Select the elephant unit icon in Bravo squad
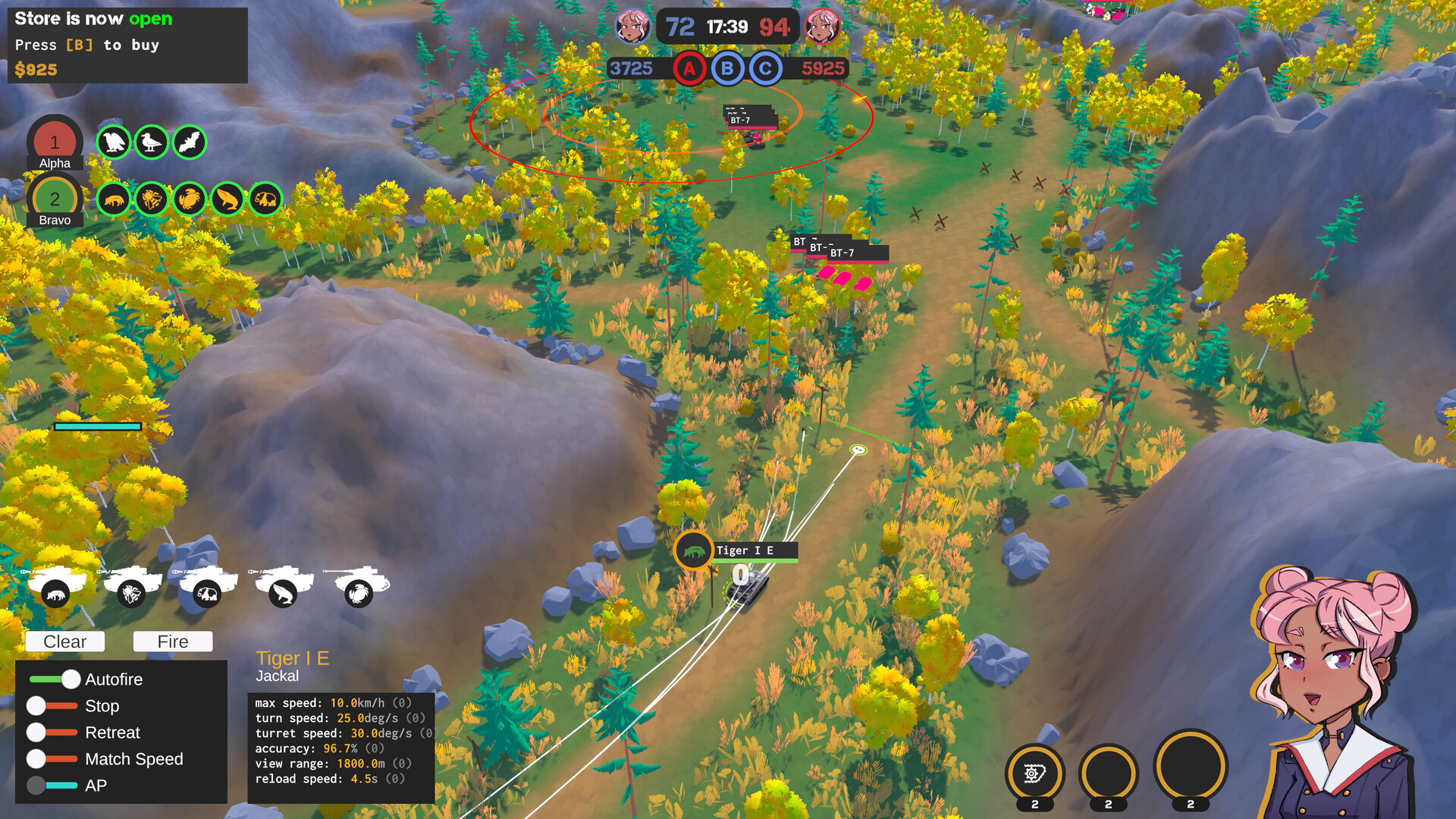Image resolution: width=1456 pixels, height=819 pixels. click(264, 199)
